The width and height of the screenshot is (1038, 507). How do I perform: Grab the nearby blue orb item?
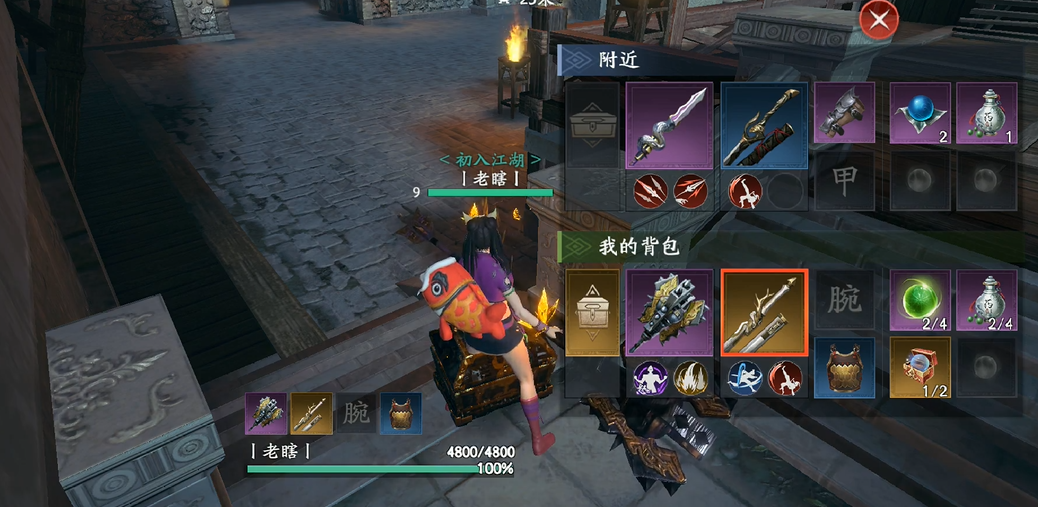920,113
